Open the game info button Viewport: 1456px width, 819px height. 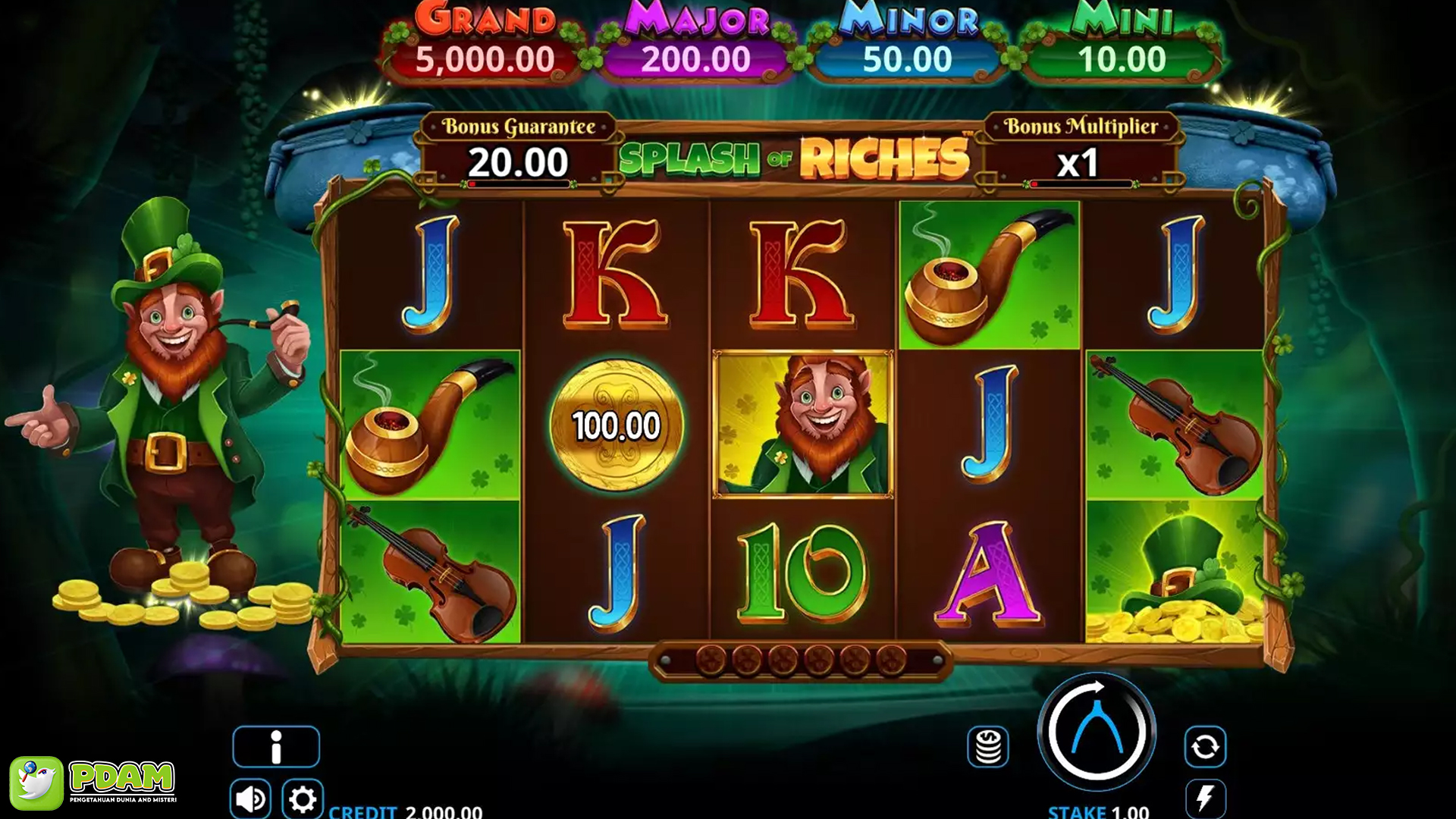point(276,746)
